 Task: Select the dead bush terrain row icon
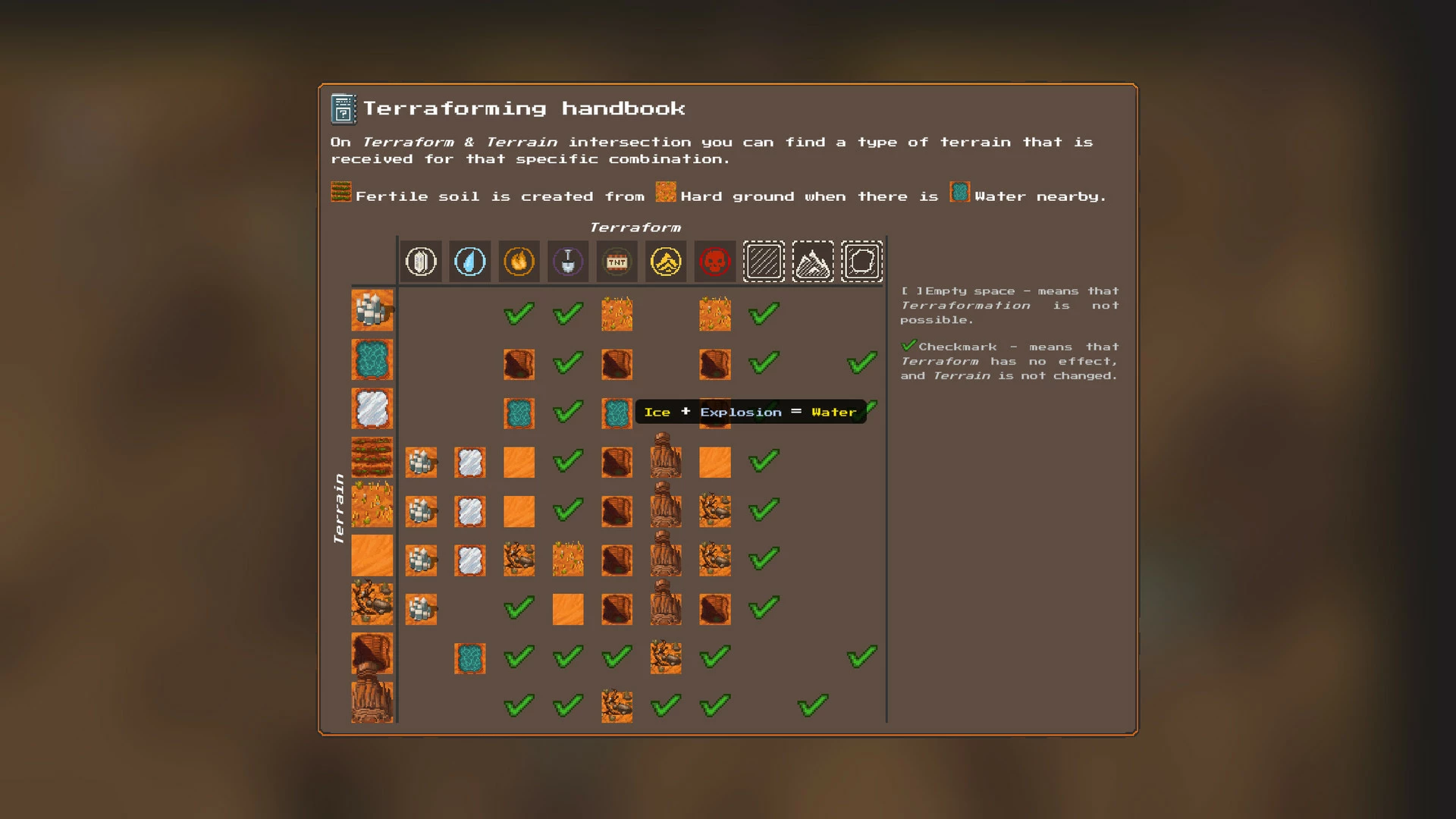pyautogui.click(x=372, y=604)
